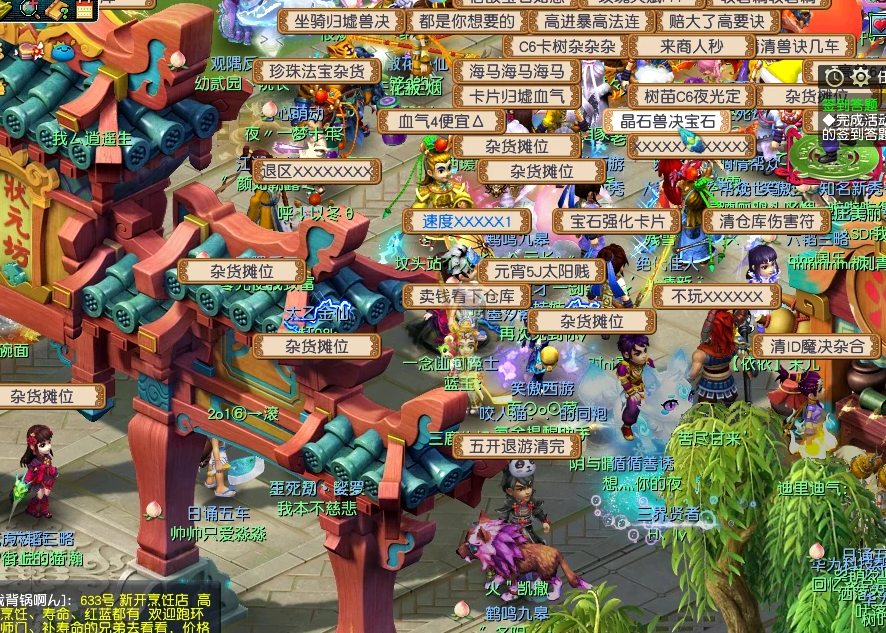
Task: Browse the 清仓库伤害符 stall
Action: (x=767, y=221)
